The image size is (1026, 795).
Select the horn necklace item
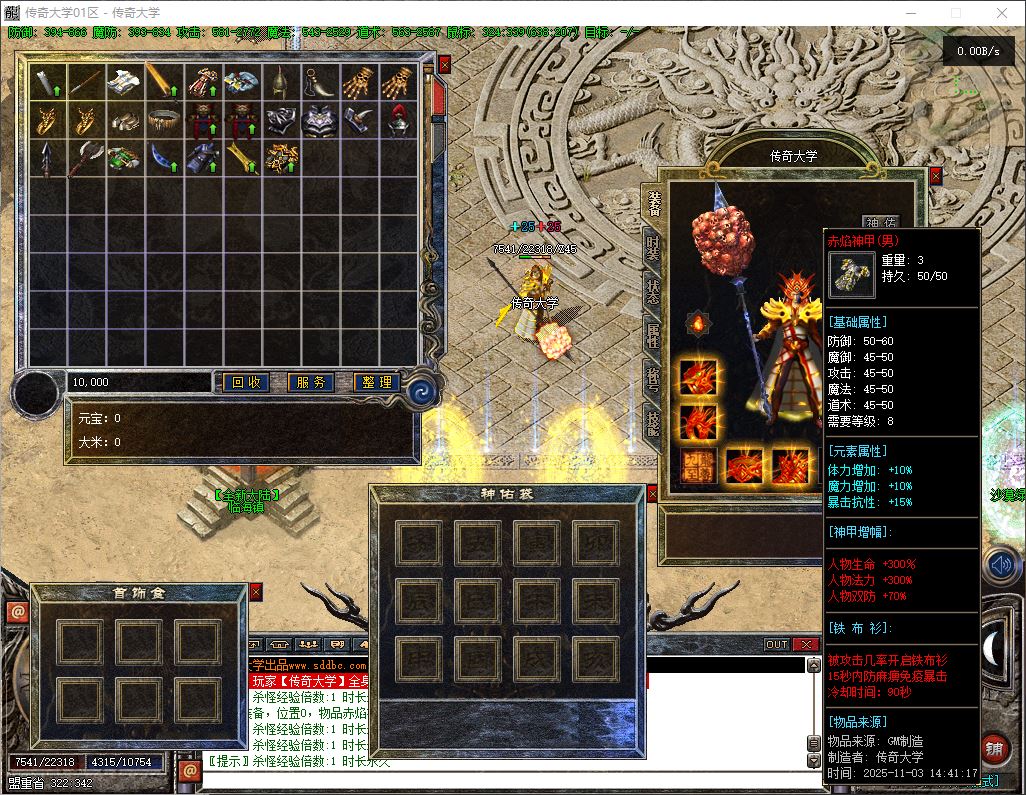(x=320, y=82)
